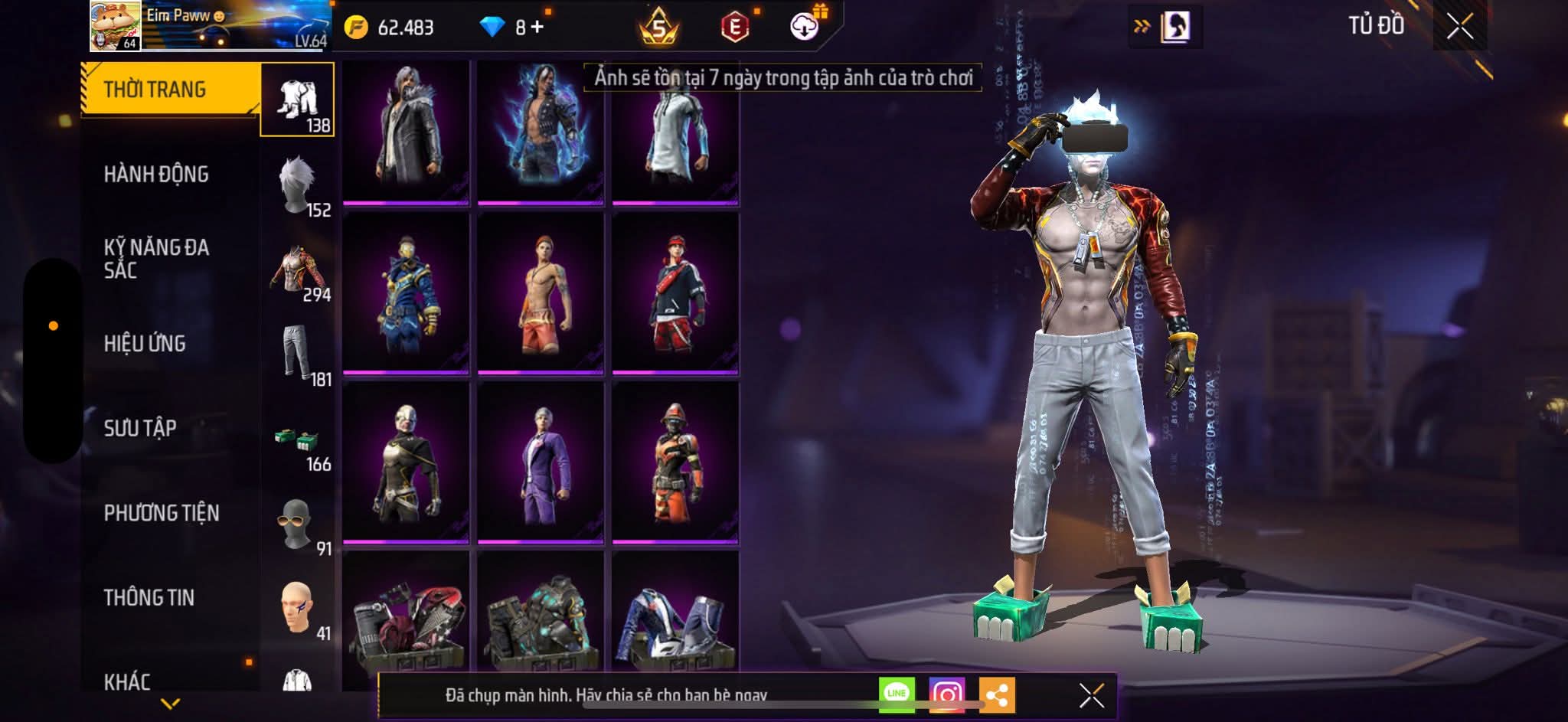
Task: Filter by head items with hair icon
Action: pyautogui.click(x=297, y=185)
